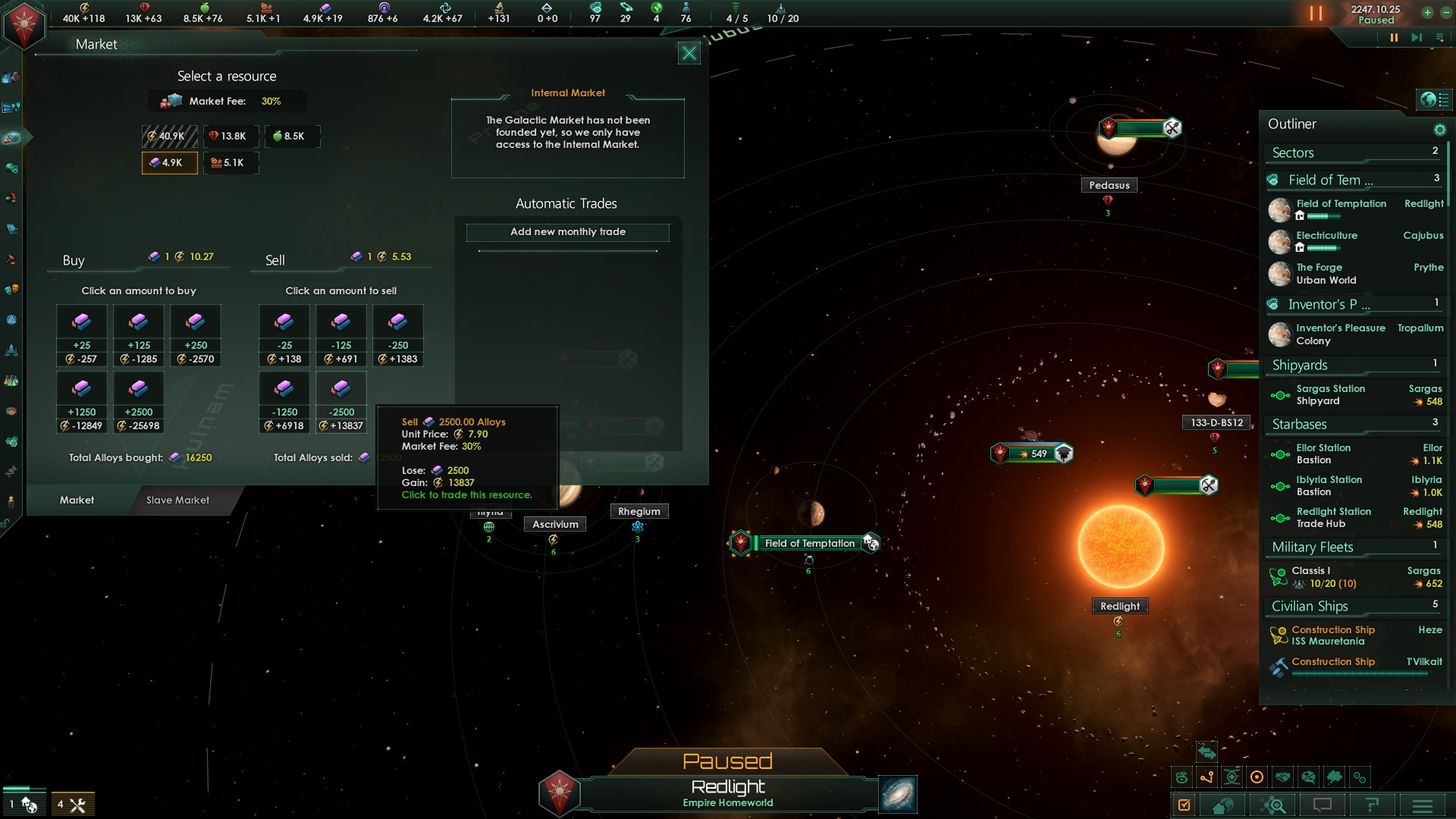Sell 1250 alloys for 6918 energy
Screen dimensions: 1456x819
tap(284, 402)
